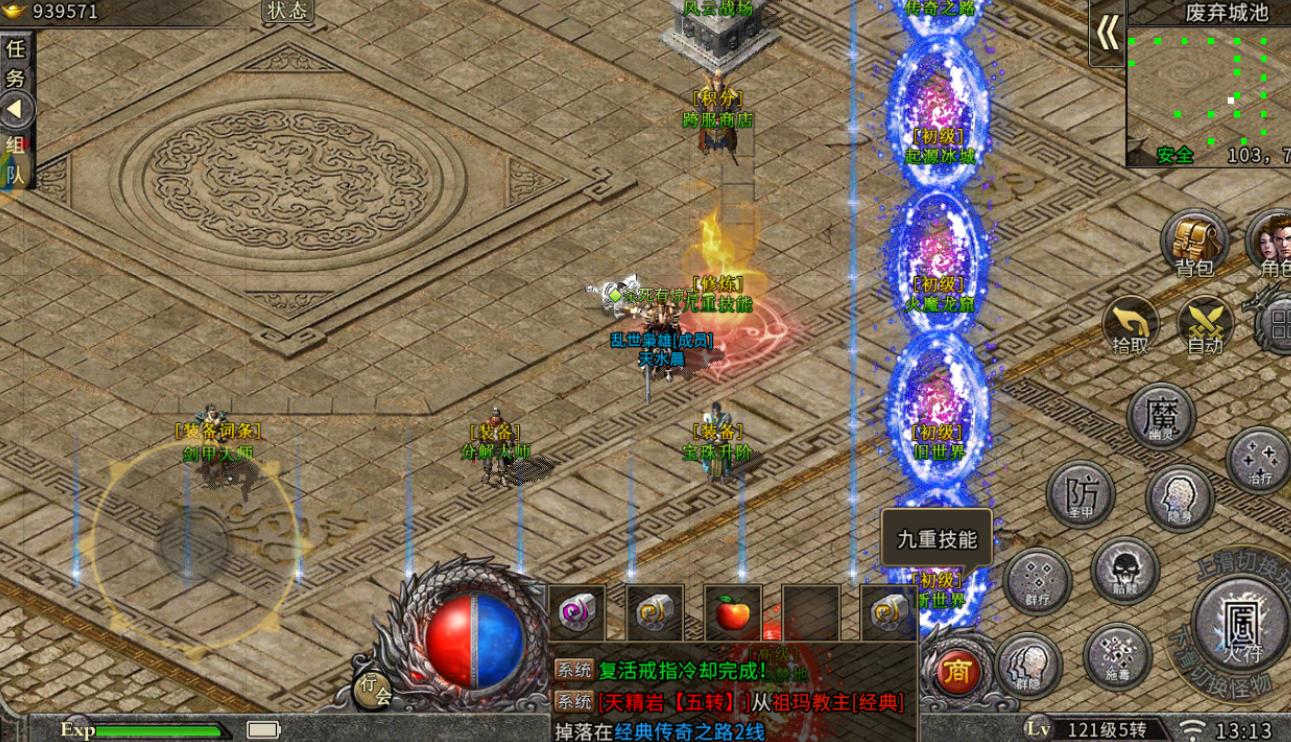Open the 行会 guild menu
Image resolution: width=1291 pixels, height=742 pixels.
pos(375,689)
